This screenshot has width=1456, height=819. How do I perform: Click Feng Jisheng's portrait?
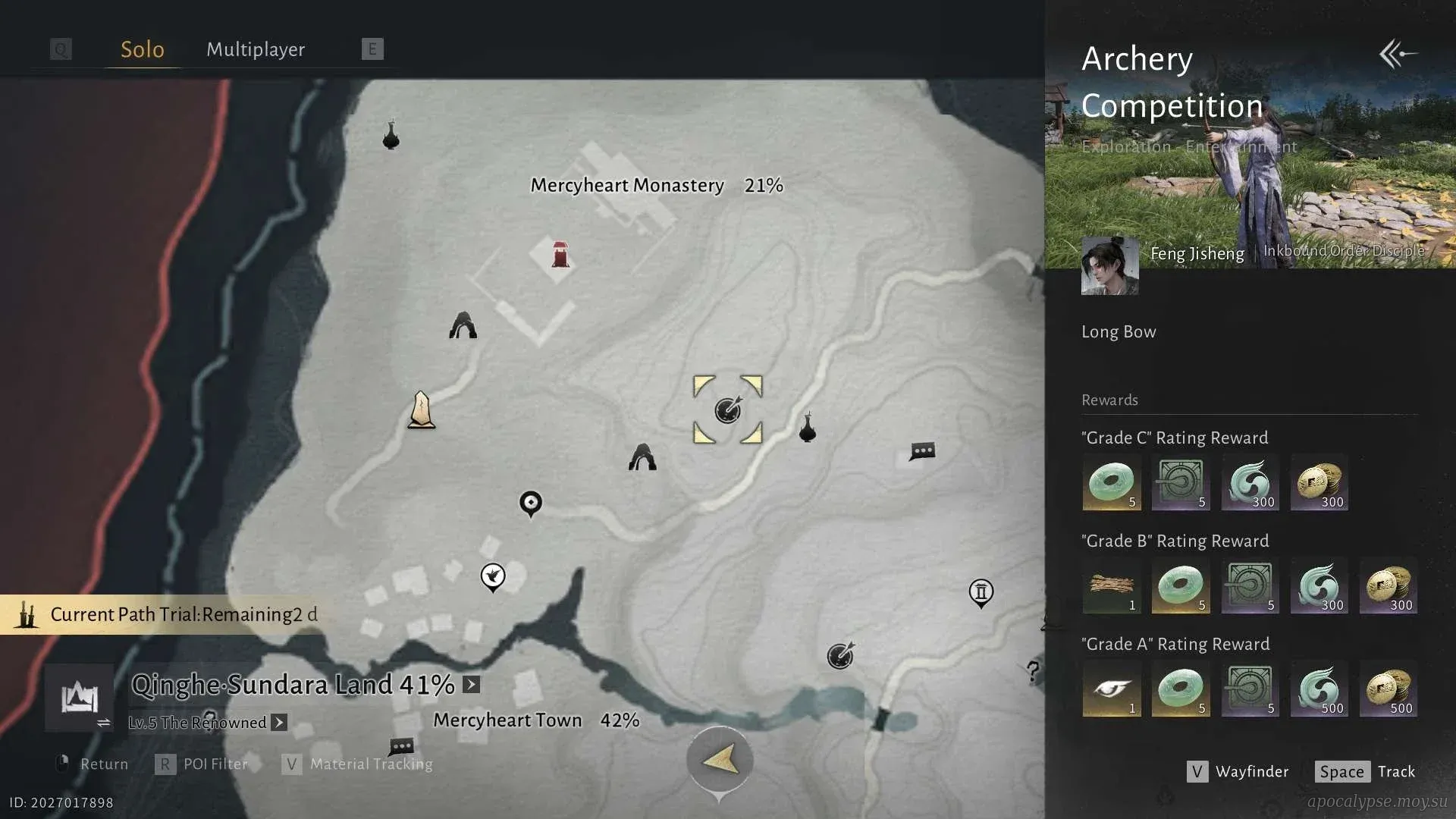(x=1109, y=265)
